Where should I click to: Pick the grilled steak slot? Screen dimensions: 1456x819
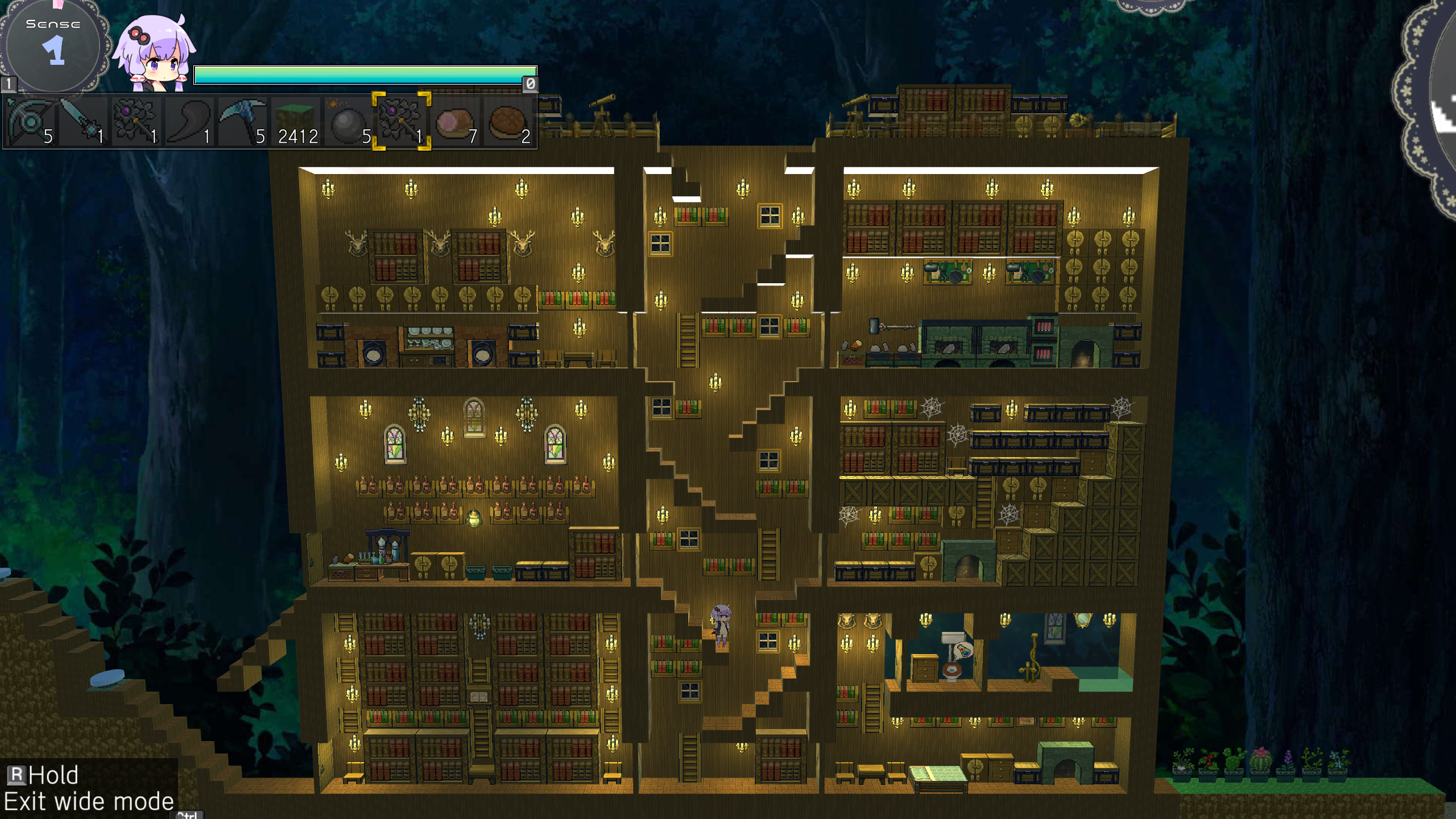click(x=508, y=122)
